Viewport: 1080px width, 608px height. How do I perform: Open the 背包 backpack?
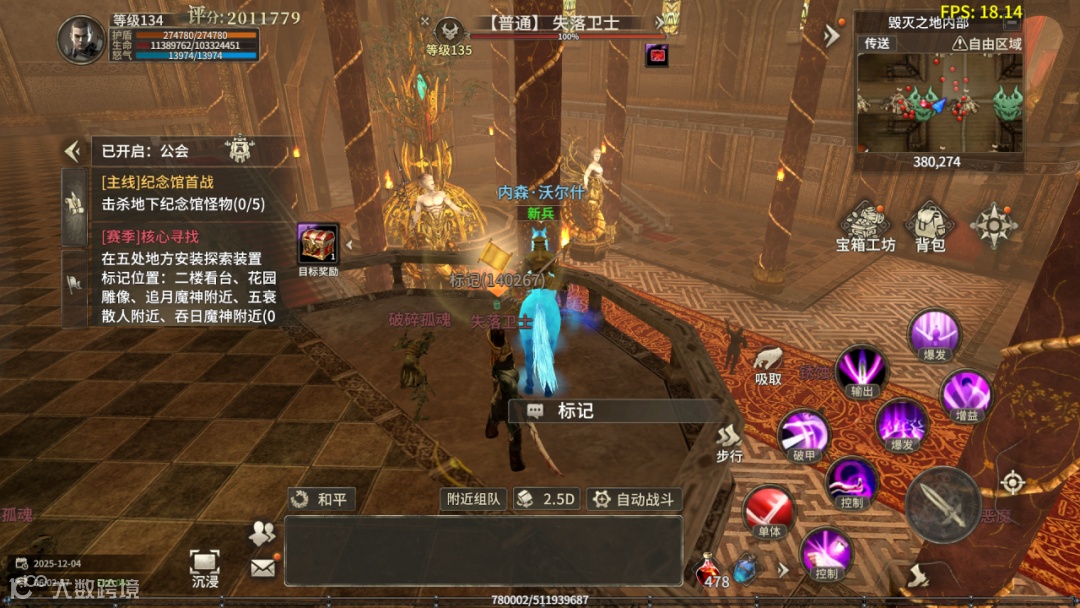click(x=929, y=225)
